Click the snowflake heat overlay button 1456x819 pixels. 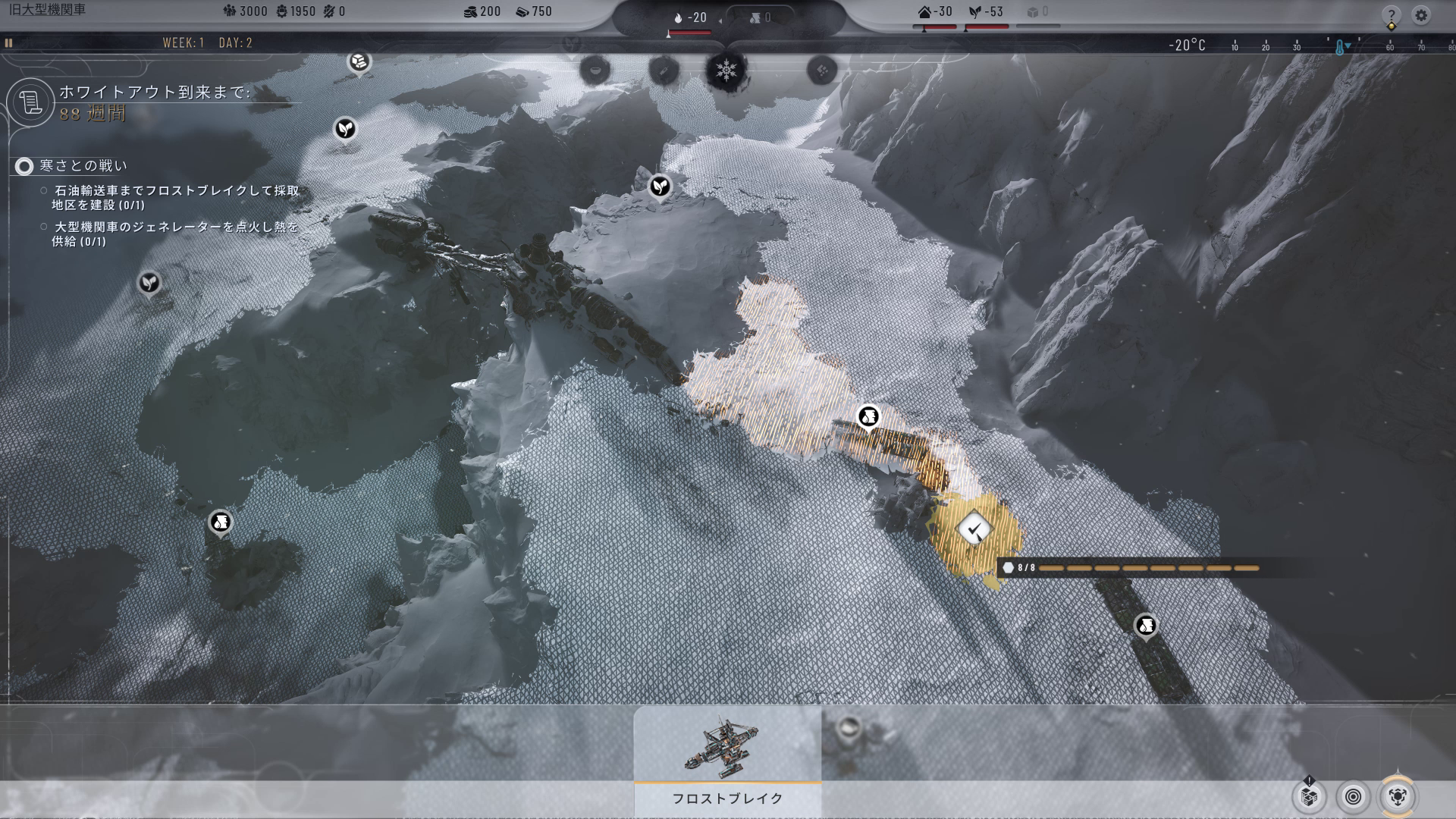point(726,71)
